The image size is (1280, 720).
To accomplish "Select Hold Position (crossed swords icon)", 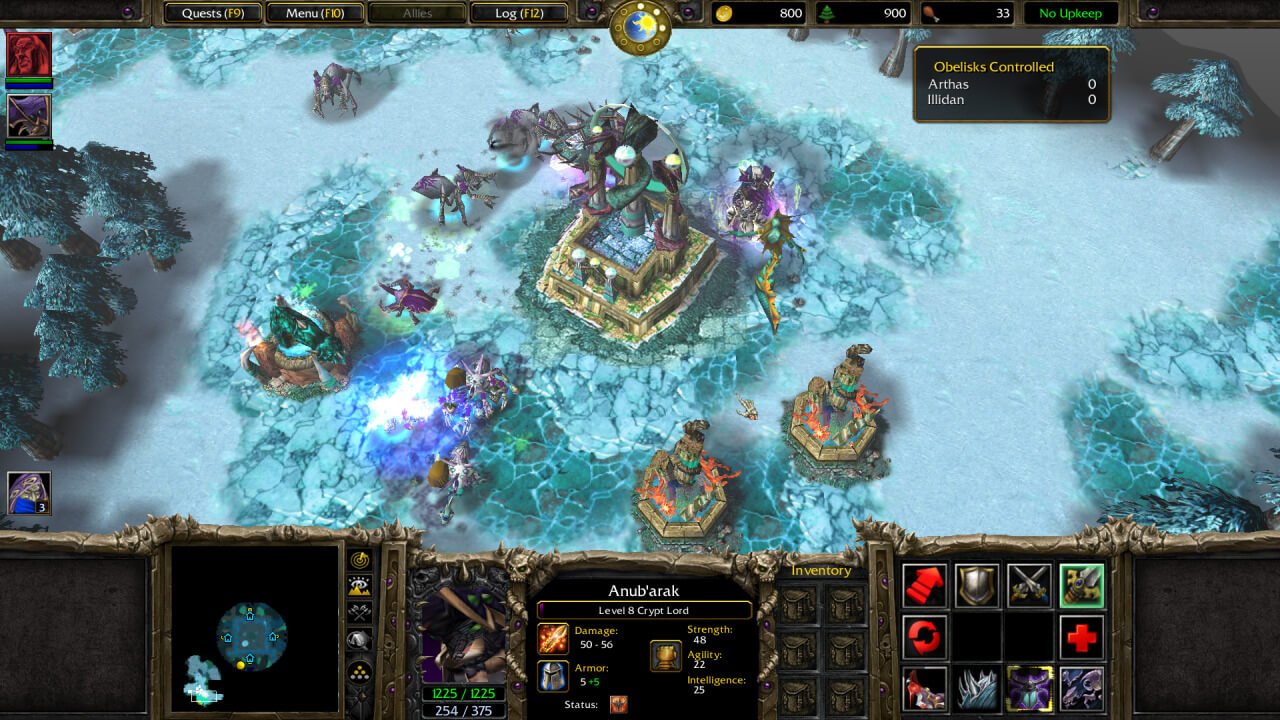I will coord(1029,586).
